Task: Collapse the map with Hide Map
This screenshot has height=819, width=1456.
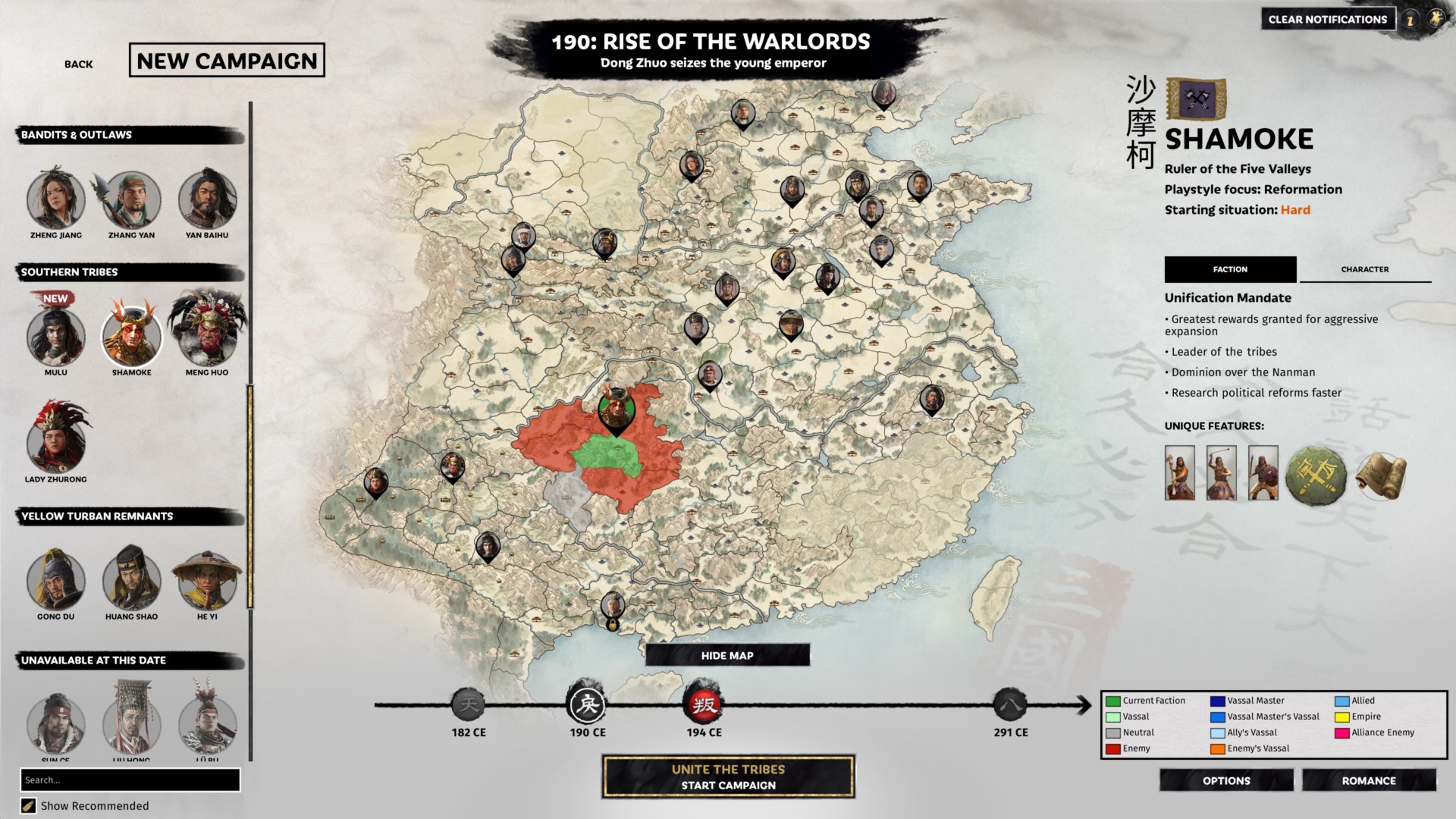Action: [727, 654]
